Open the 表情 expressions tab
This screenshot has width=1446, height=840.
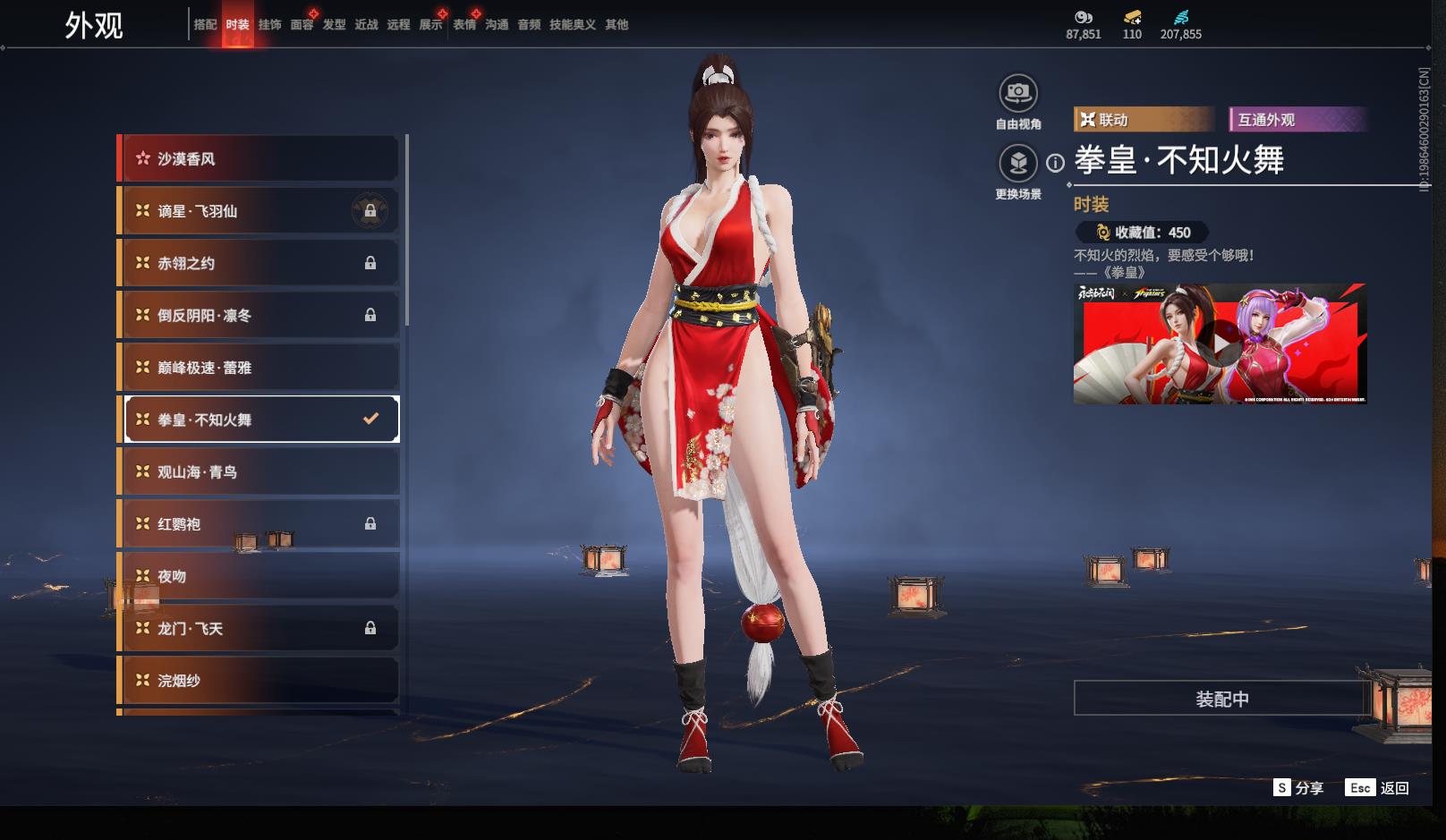point(464,25)
